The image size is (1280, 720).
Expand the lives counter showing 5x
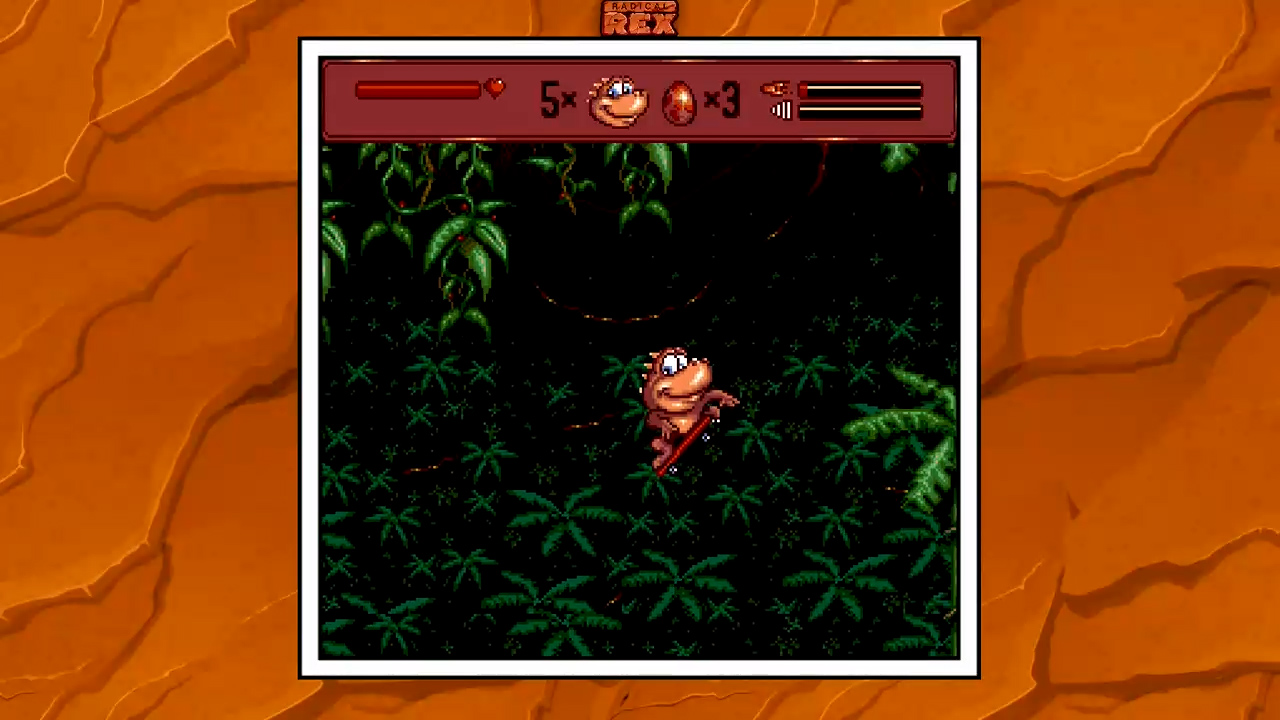[x=557, y=99]
